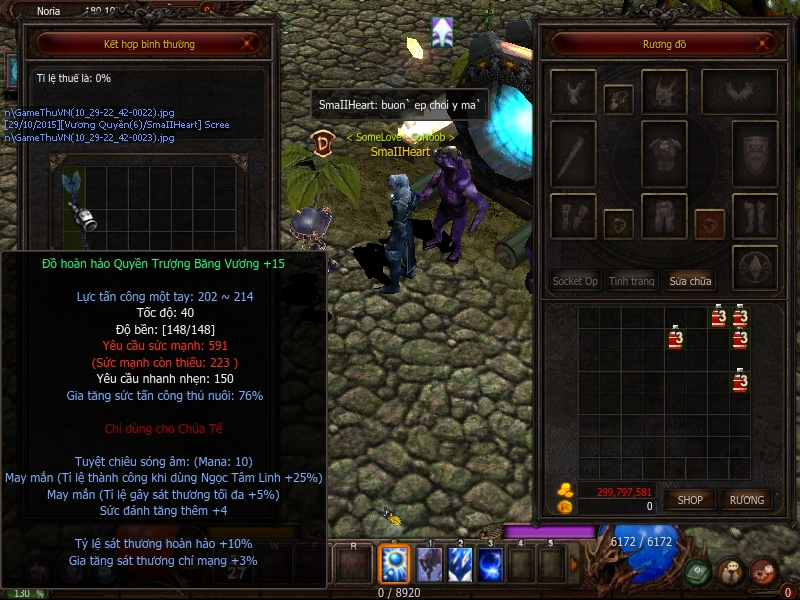Select the weapon staff equipment slot

coord(574,157)
